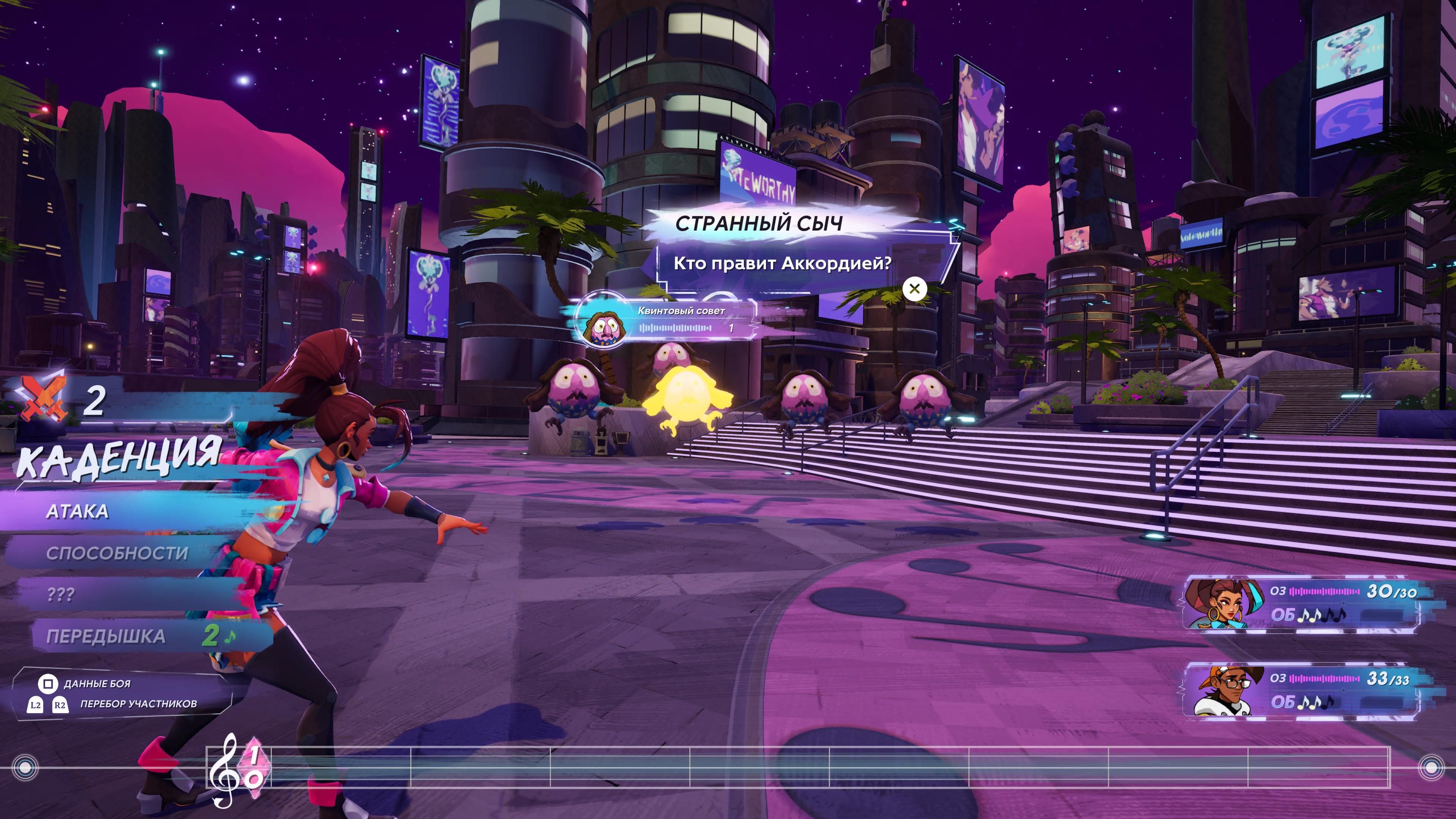The width and height of the screenshot is (1456, 819).
Task: Choose the ??? menu entry
Action: click(x=61, y=595)
